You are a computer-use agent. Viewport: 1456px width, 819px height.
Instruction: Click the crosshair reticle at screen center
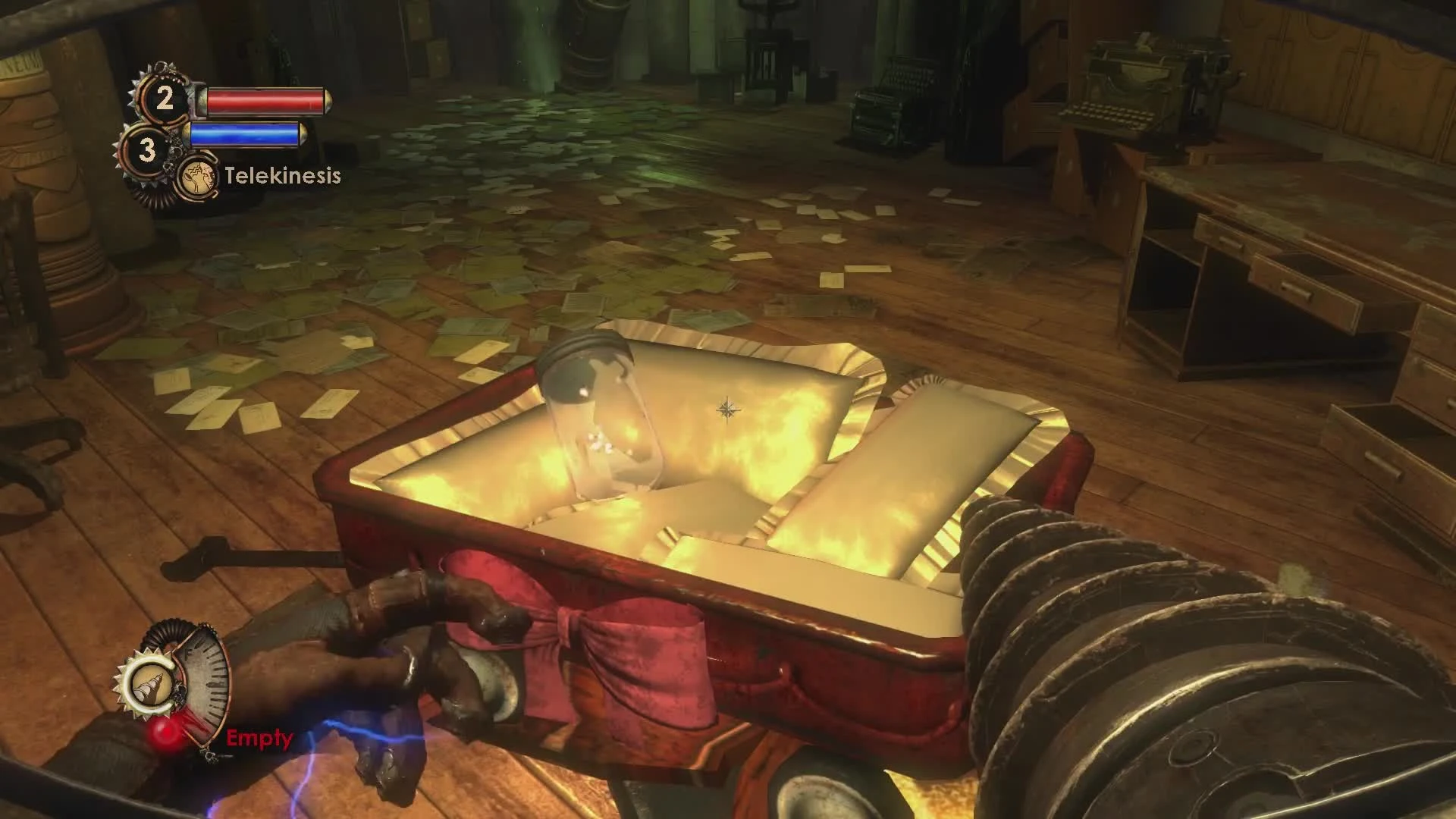tap(730, 409)
